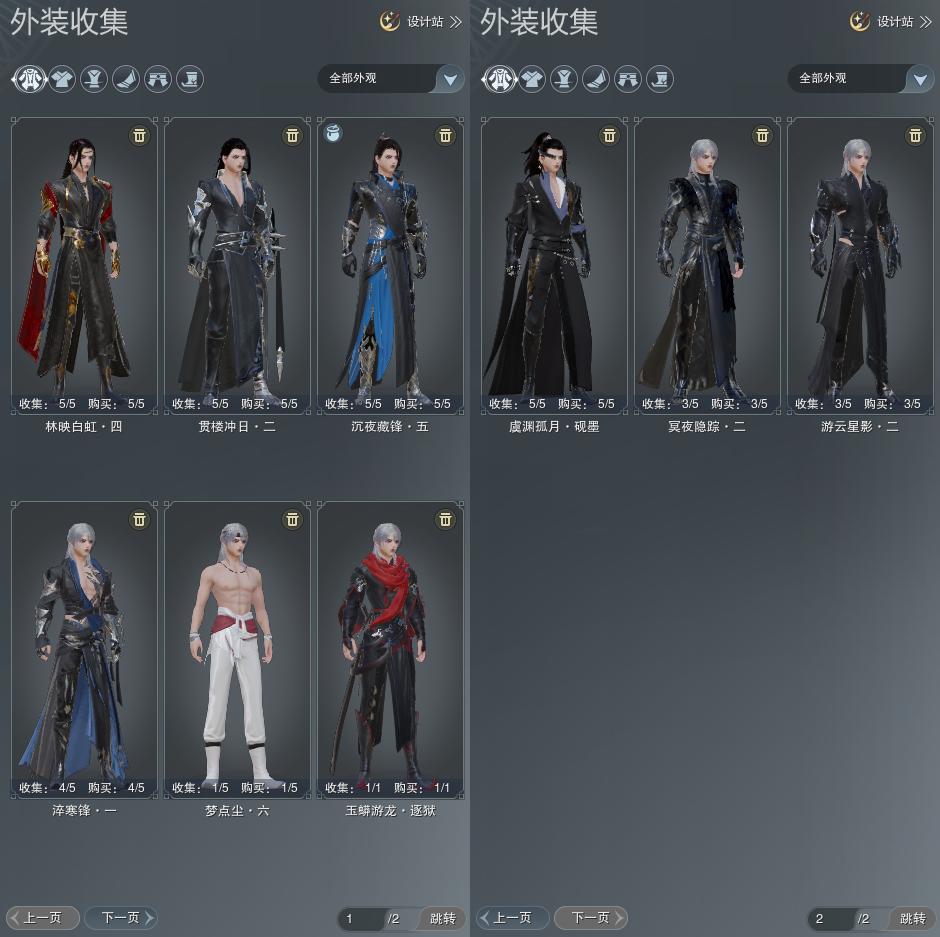The width and height of the screenshot is (940, 937).
Task: Click the trash icon on 玉蟒游龙·逐狱 card
Action: tap(445, 519)
